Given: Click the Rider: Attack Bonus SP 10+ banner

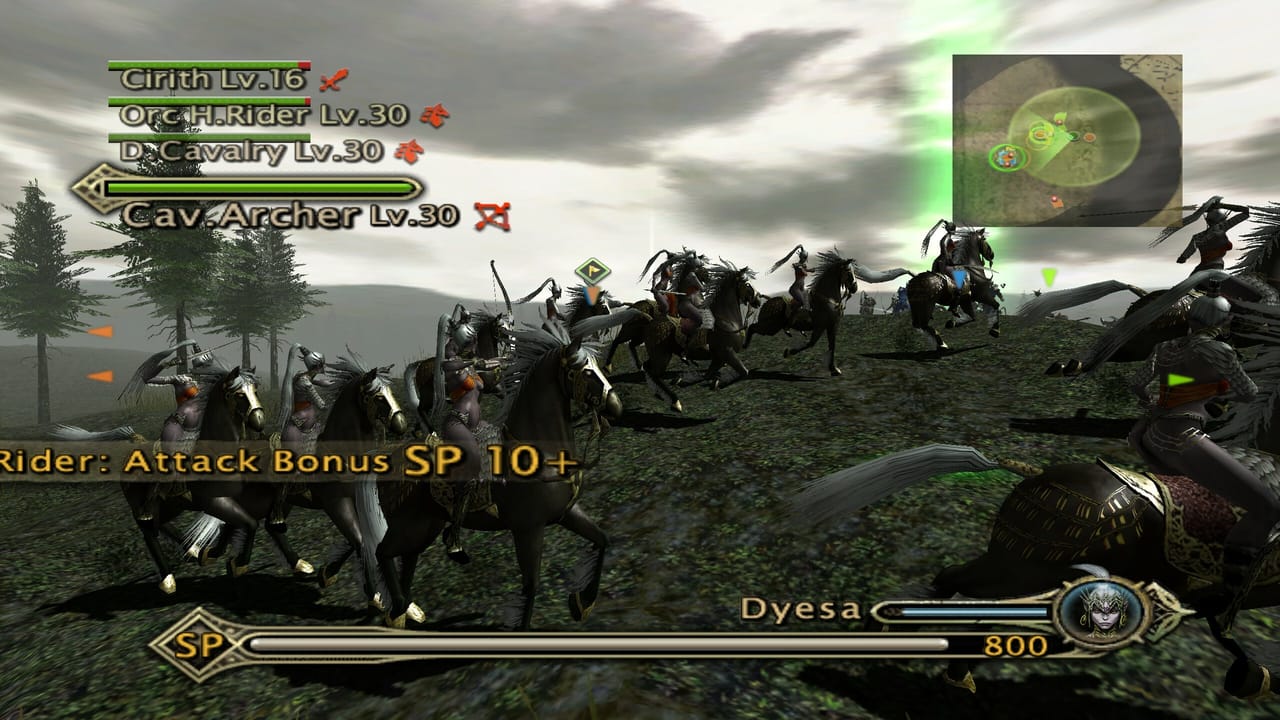Looking at the screenshot, I should point(290,462).
